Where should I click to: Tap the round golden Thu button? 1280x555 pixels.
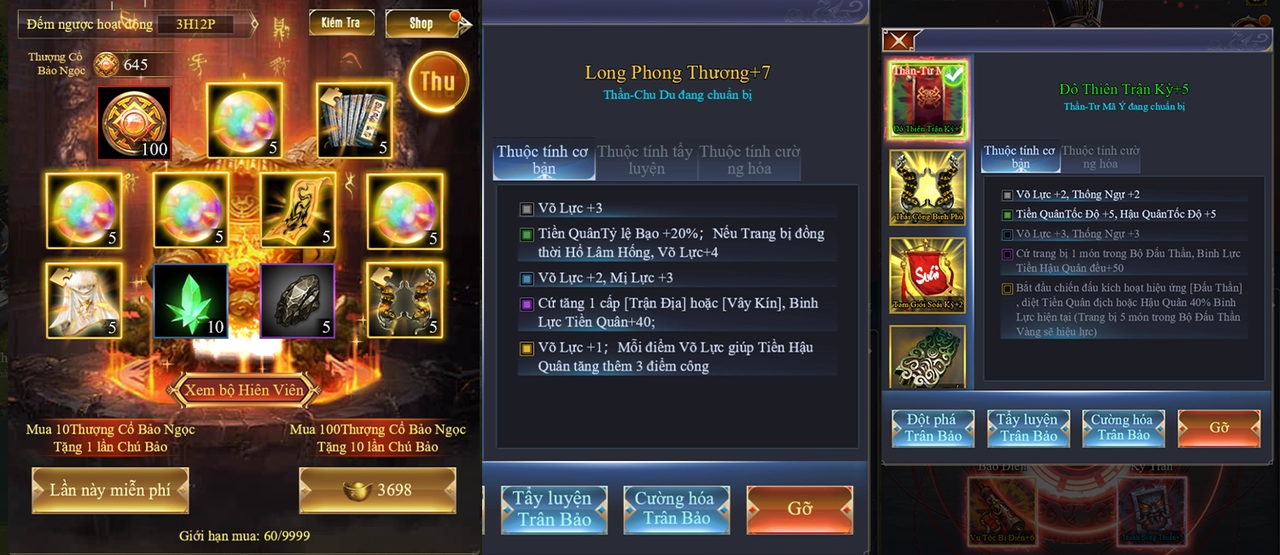(438, 82)
